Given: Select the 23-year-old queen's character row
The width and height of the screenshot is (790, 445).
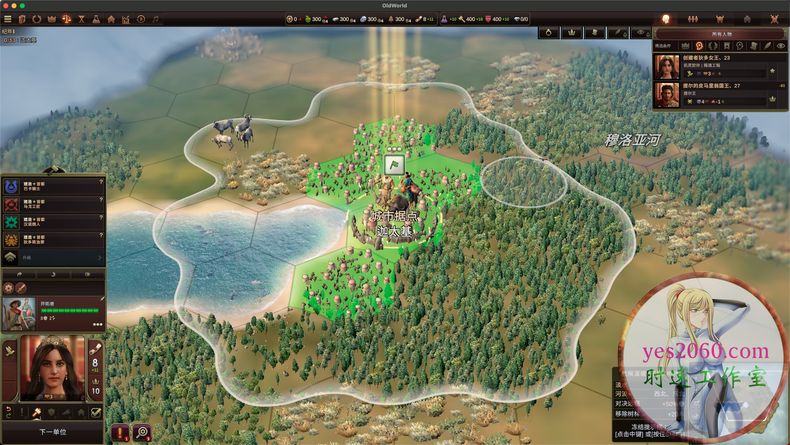Looking at the screenshot, I should [x=720, y=65].
